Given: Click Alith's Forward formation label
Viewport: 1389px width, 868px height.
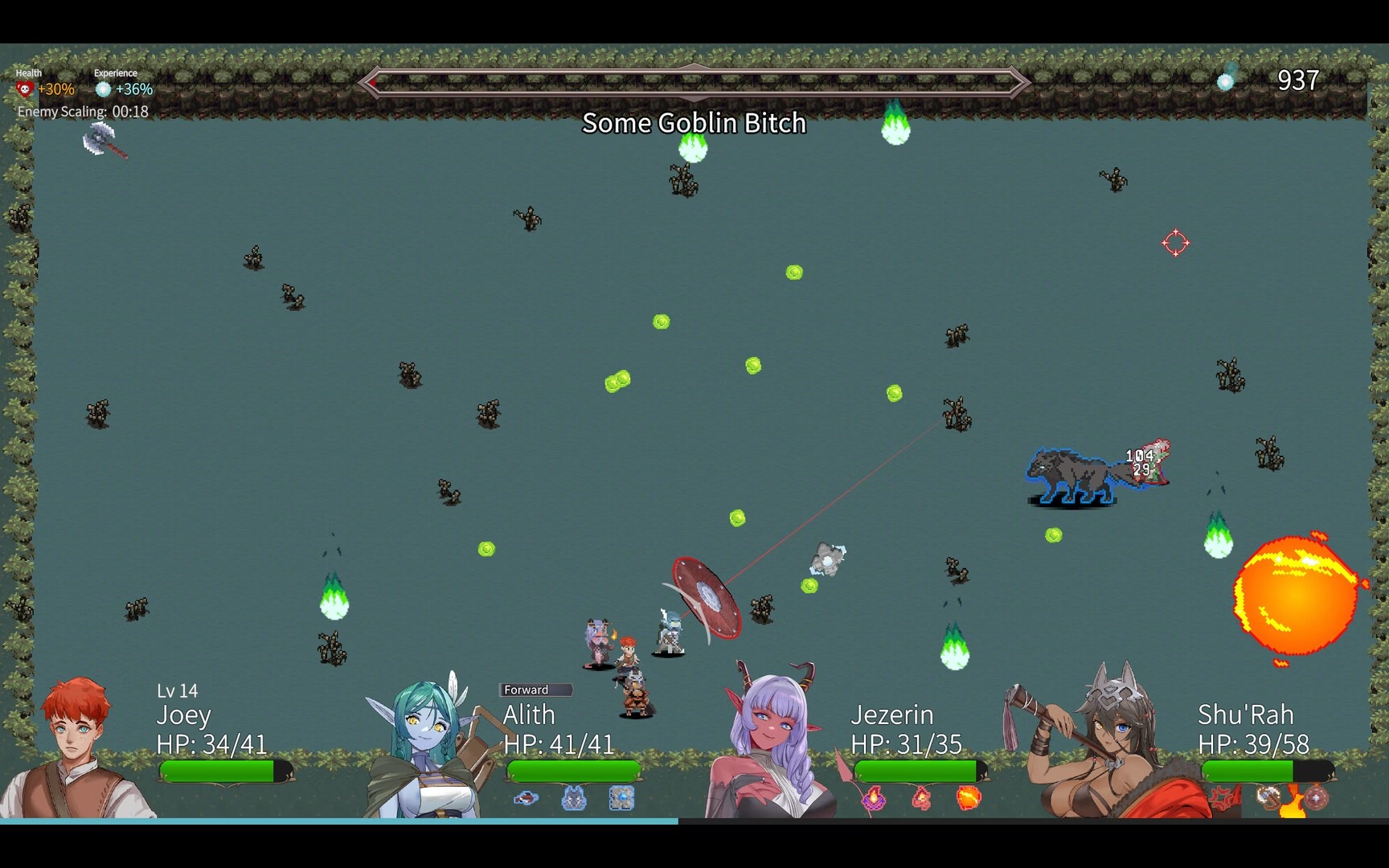Looking at the screenshot, I should point(535,690).
